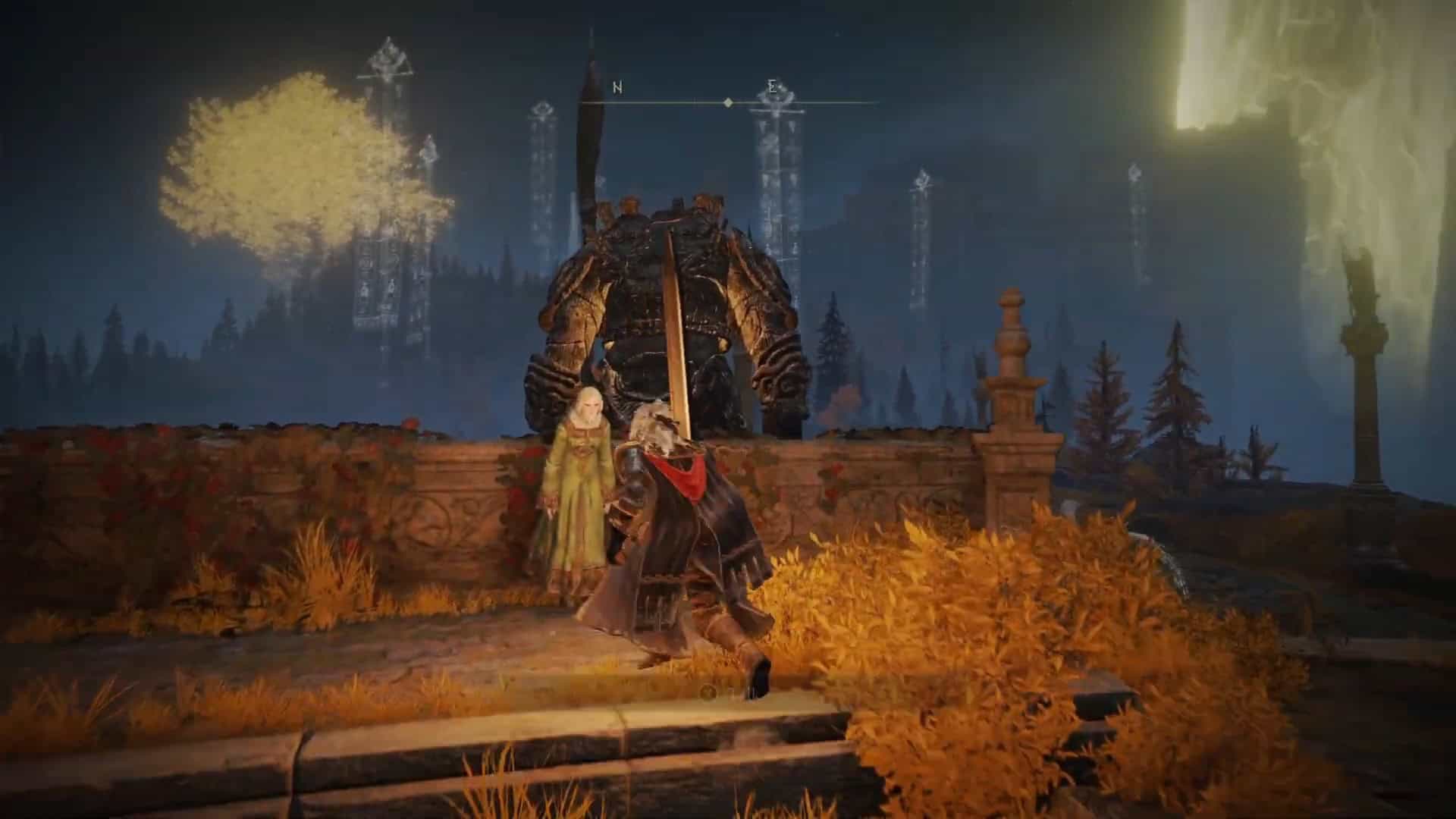This screenshot has height=819, width=1456.
Task: Click the compass bar showing N and E
Action: (728, 100)
